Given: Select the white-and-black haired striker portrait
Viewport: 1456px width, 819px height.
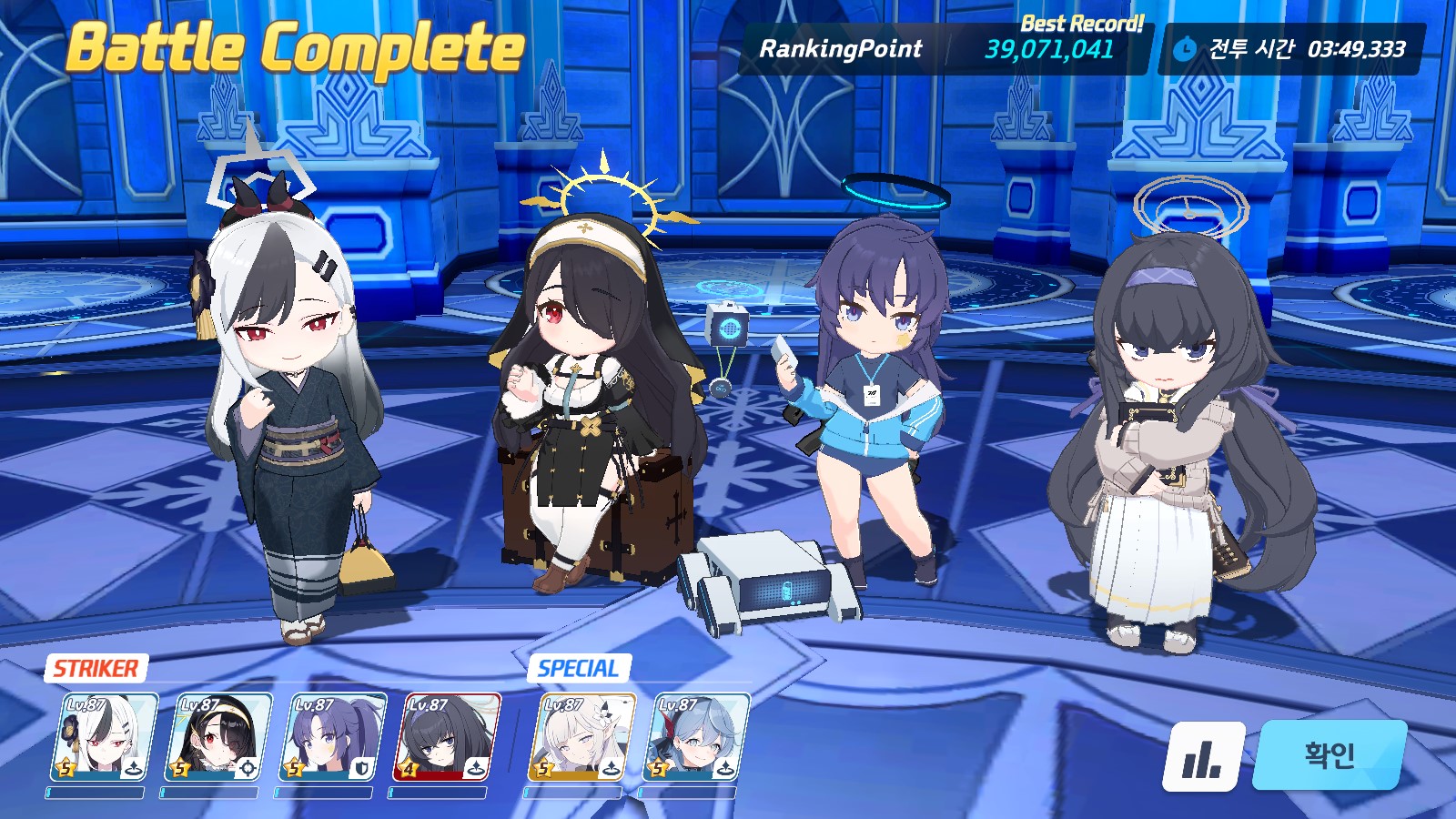Looking at the screenshot, I should (104, 737).
